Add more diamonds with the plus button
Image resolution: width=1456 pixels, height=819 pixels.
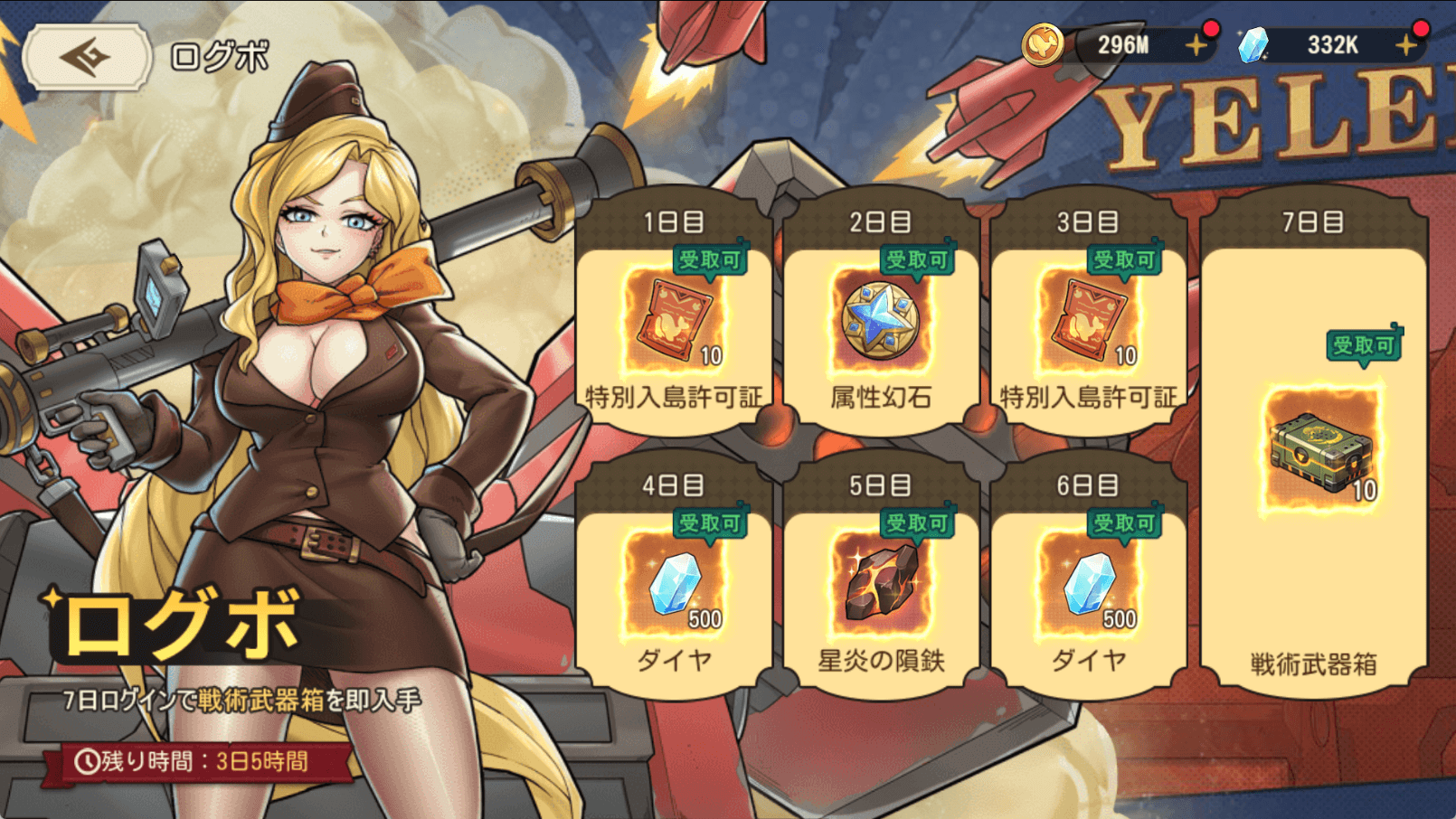pyautogui.click(x=1405, y=45)
